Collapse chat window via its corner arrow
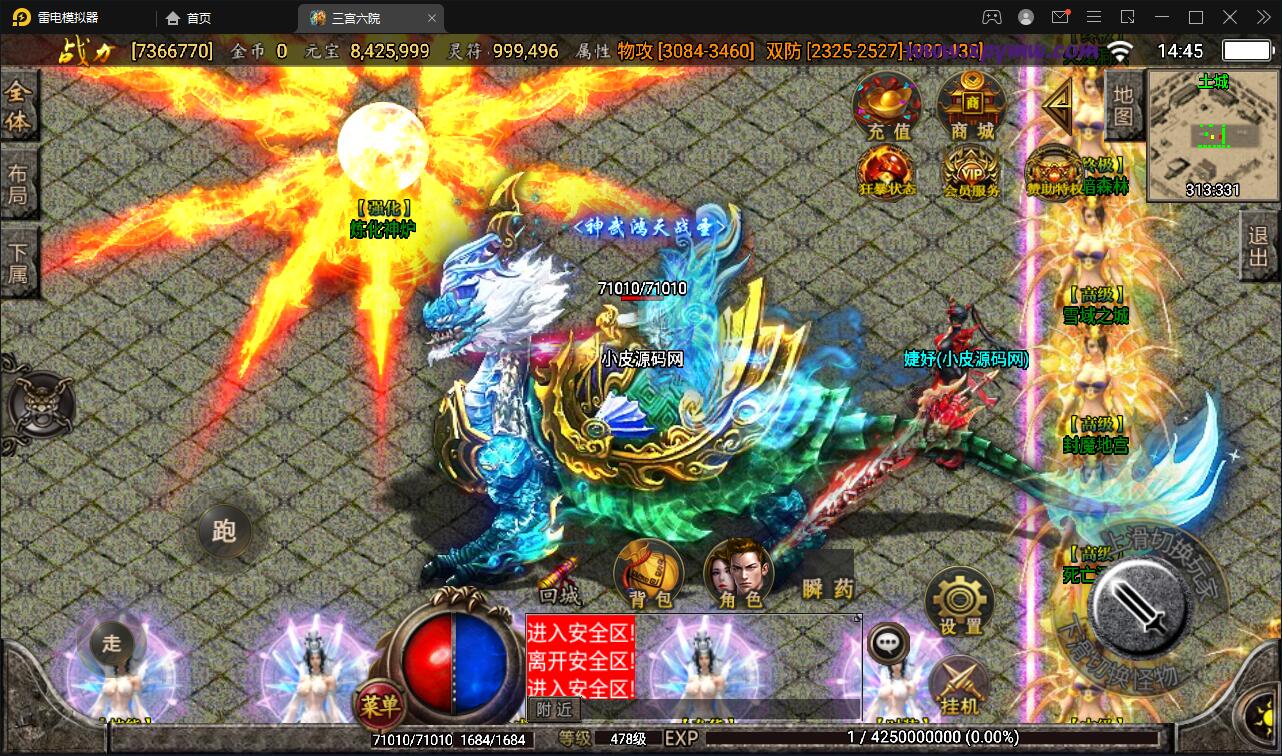Image resolution: width=1282 pixels, height=756 pixels. pos(856,618)
